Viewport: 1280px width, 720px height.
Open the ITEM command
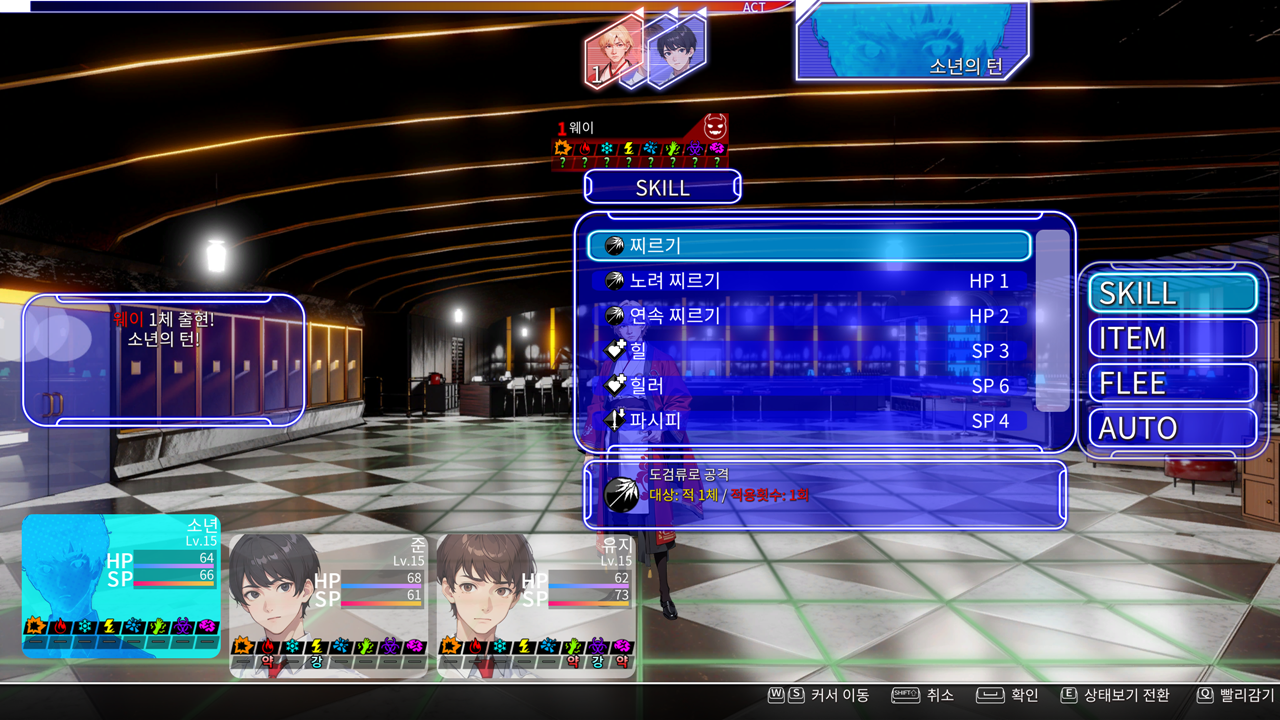click(x=1172, y=338)
